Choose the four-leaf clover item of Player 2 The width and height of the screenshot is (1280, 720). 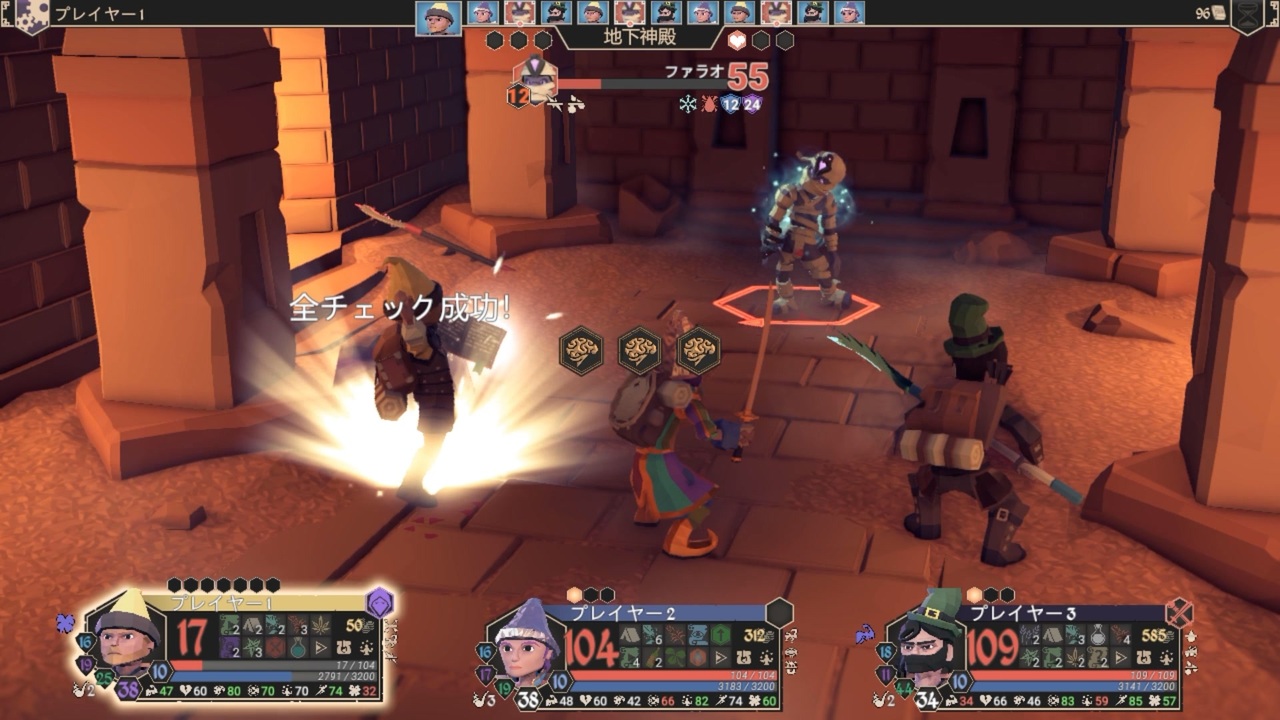[x=674, y=658]
